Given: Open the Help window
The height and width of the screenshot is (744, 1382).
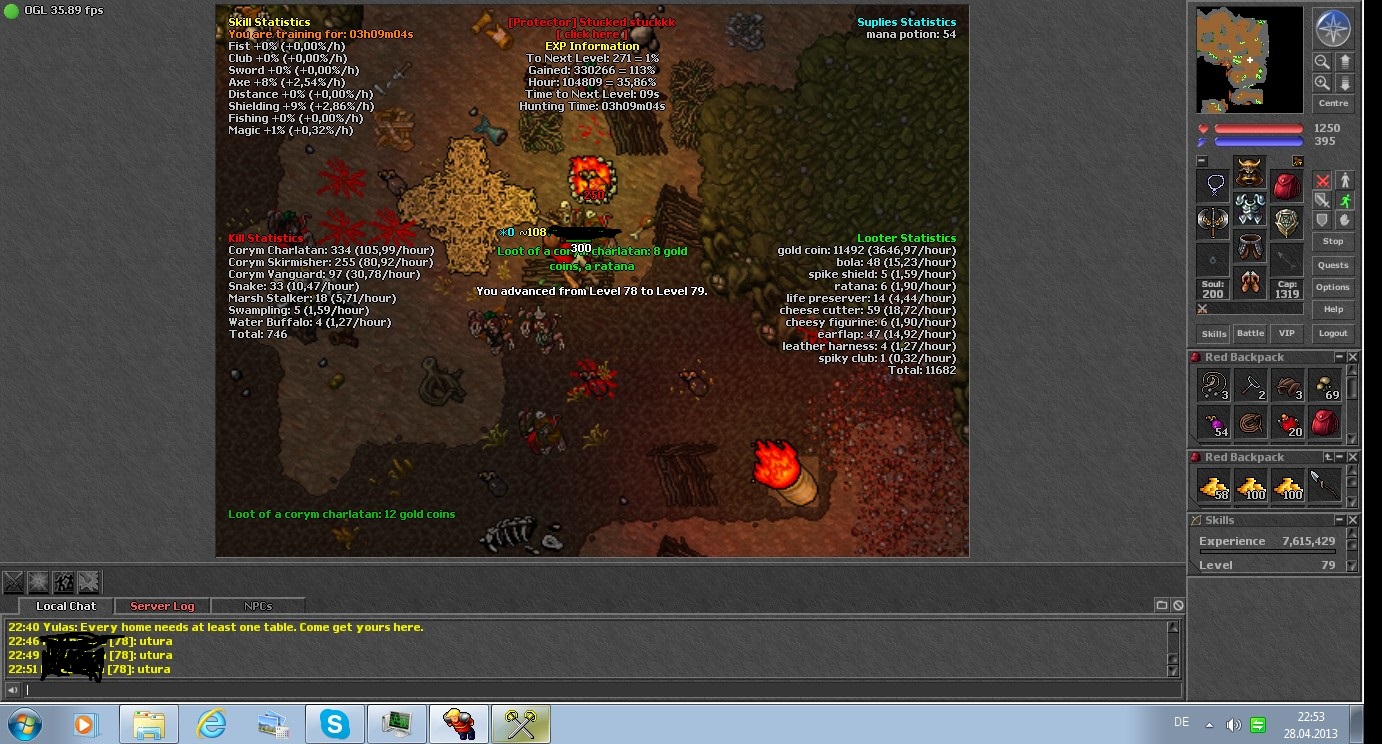Looking at the screenshot, I should click(1332, 309).
